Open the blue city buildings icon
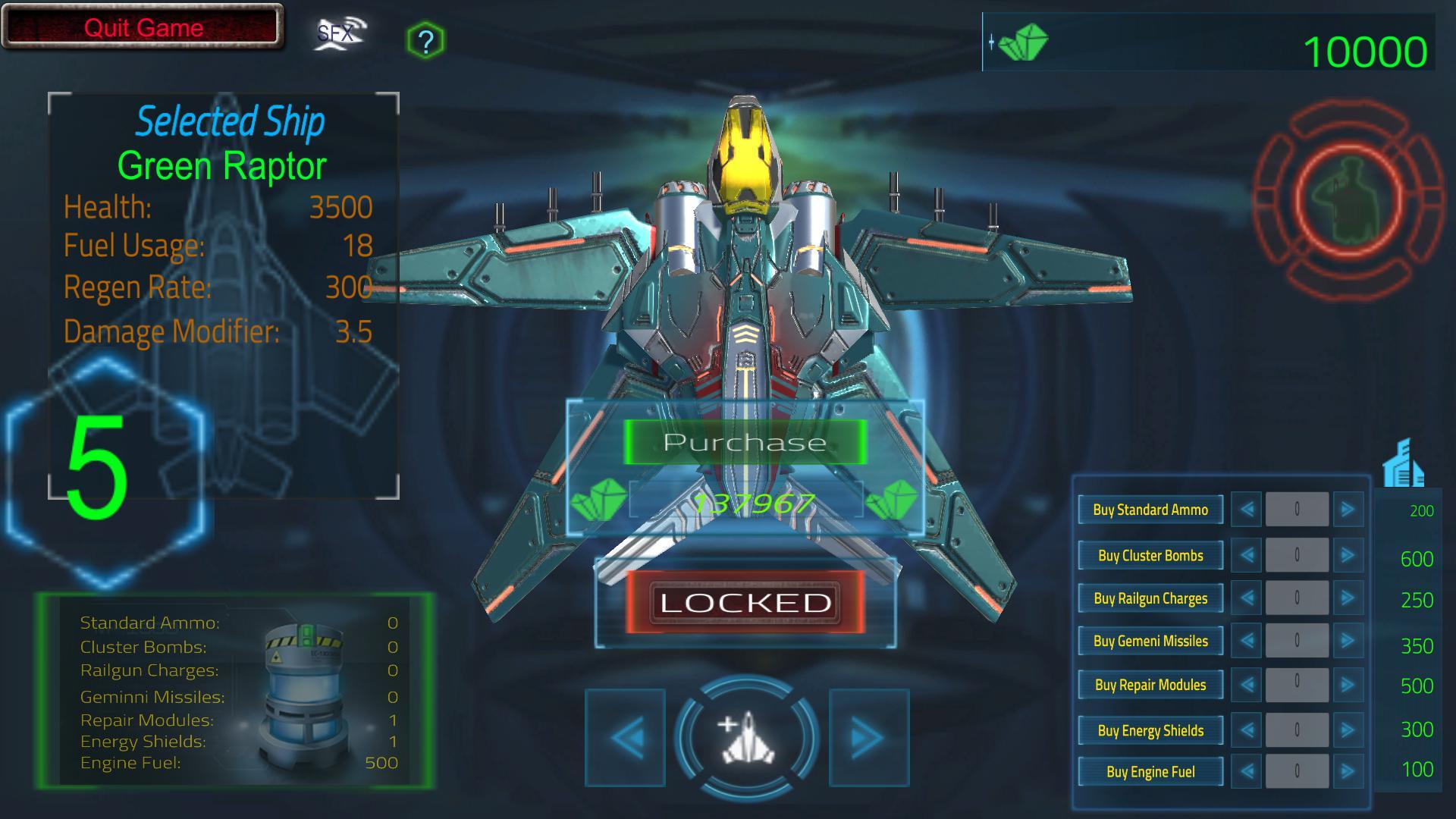This screenshot has width=1456, height=819. point(1403,463)
